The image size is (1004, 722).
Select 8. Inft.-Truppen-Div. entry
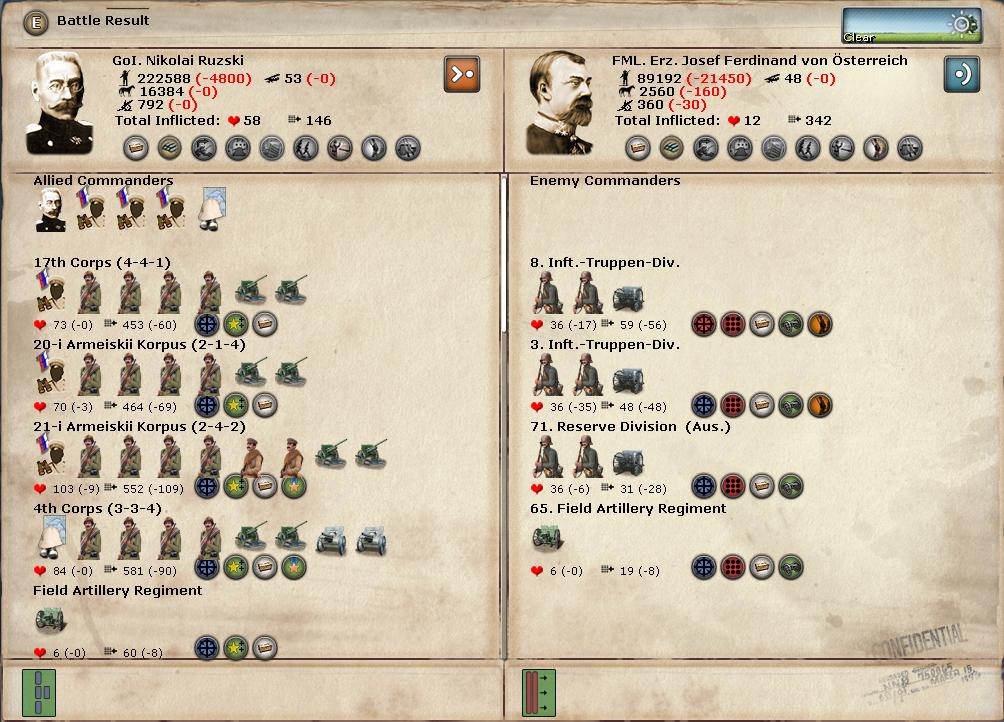[604, 263]
